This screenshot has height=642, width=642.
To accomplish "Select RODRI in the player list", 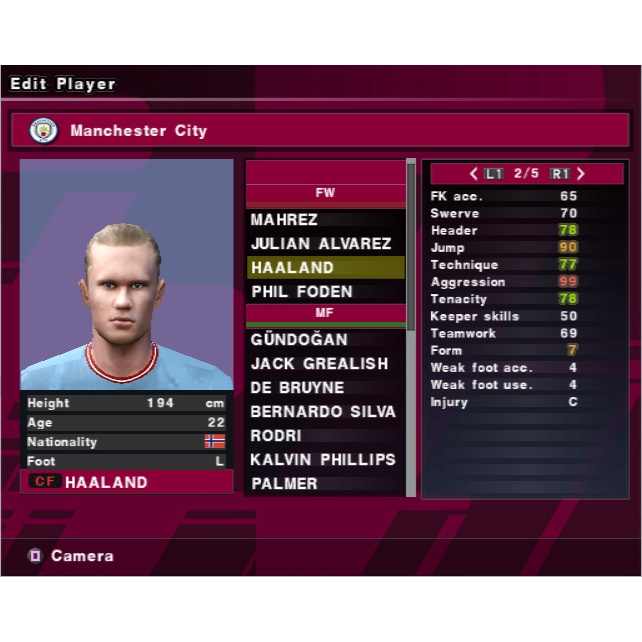I will pos(325,436).
